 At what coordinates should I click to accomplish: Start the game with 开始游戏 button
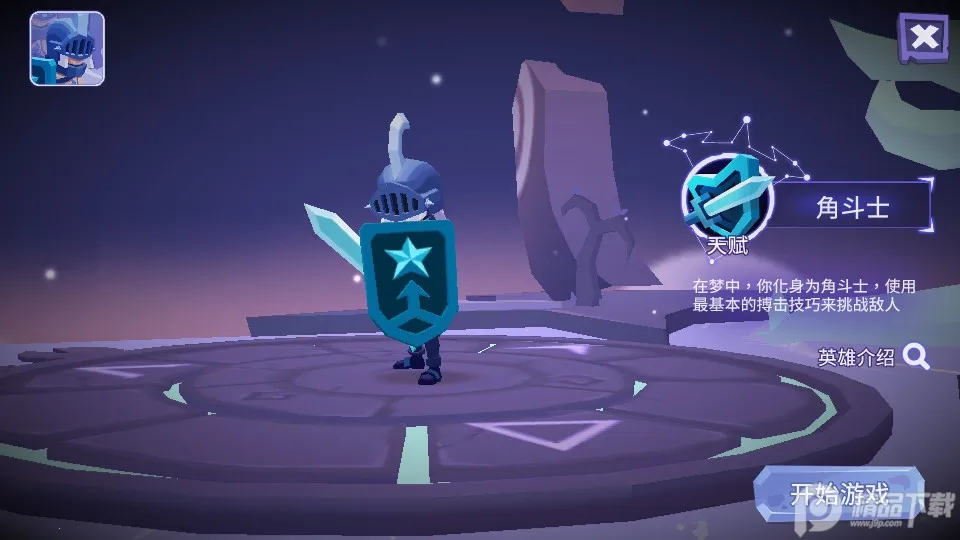pyautogui.click(x=838, y=494)
